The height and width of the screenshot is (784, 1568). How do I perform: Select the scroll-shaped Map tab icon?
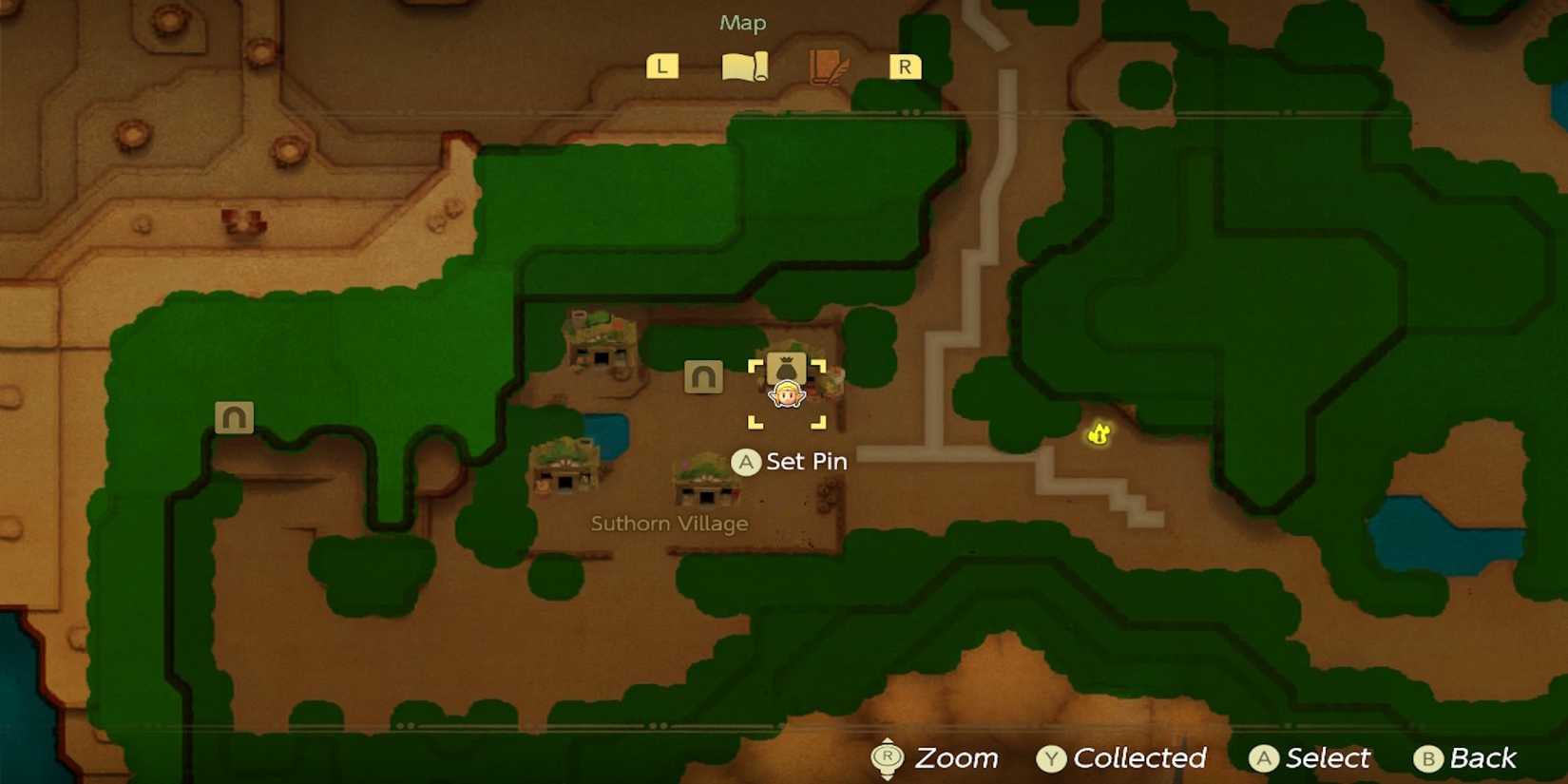tap(745, 65)
